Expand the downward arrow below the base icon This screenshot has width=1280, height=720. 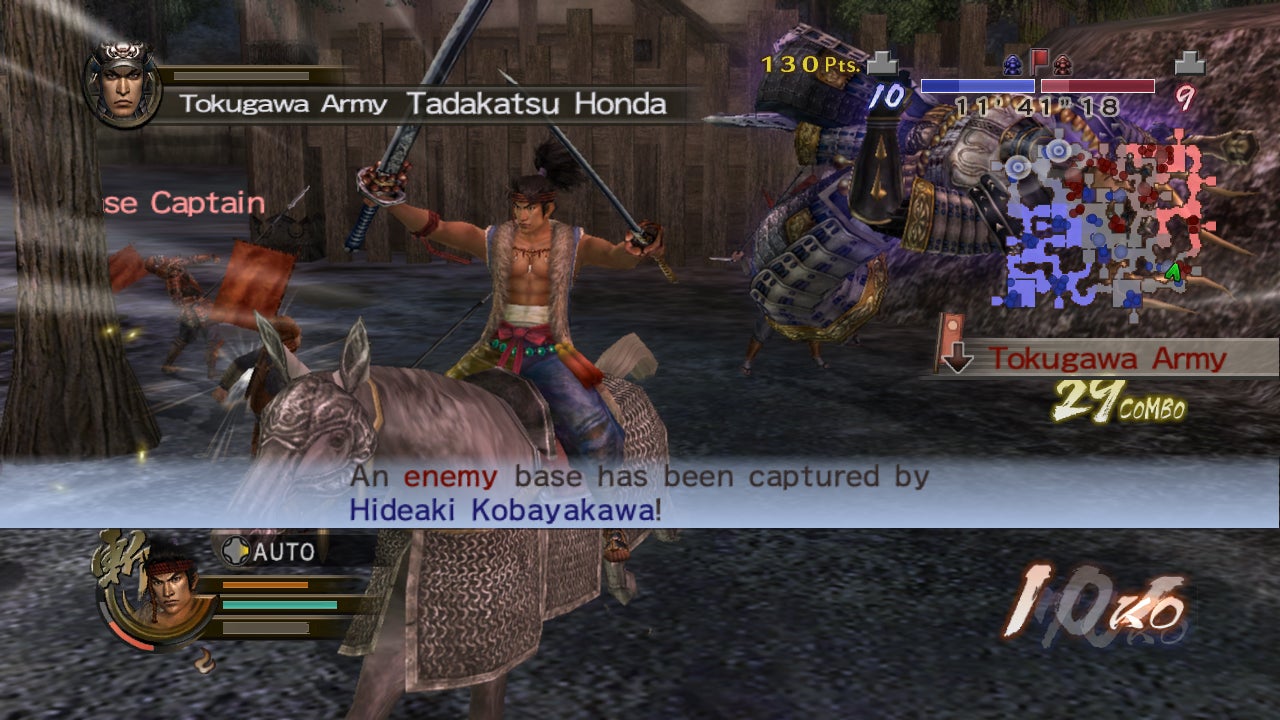[957, 357]
